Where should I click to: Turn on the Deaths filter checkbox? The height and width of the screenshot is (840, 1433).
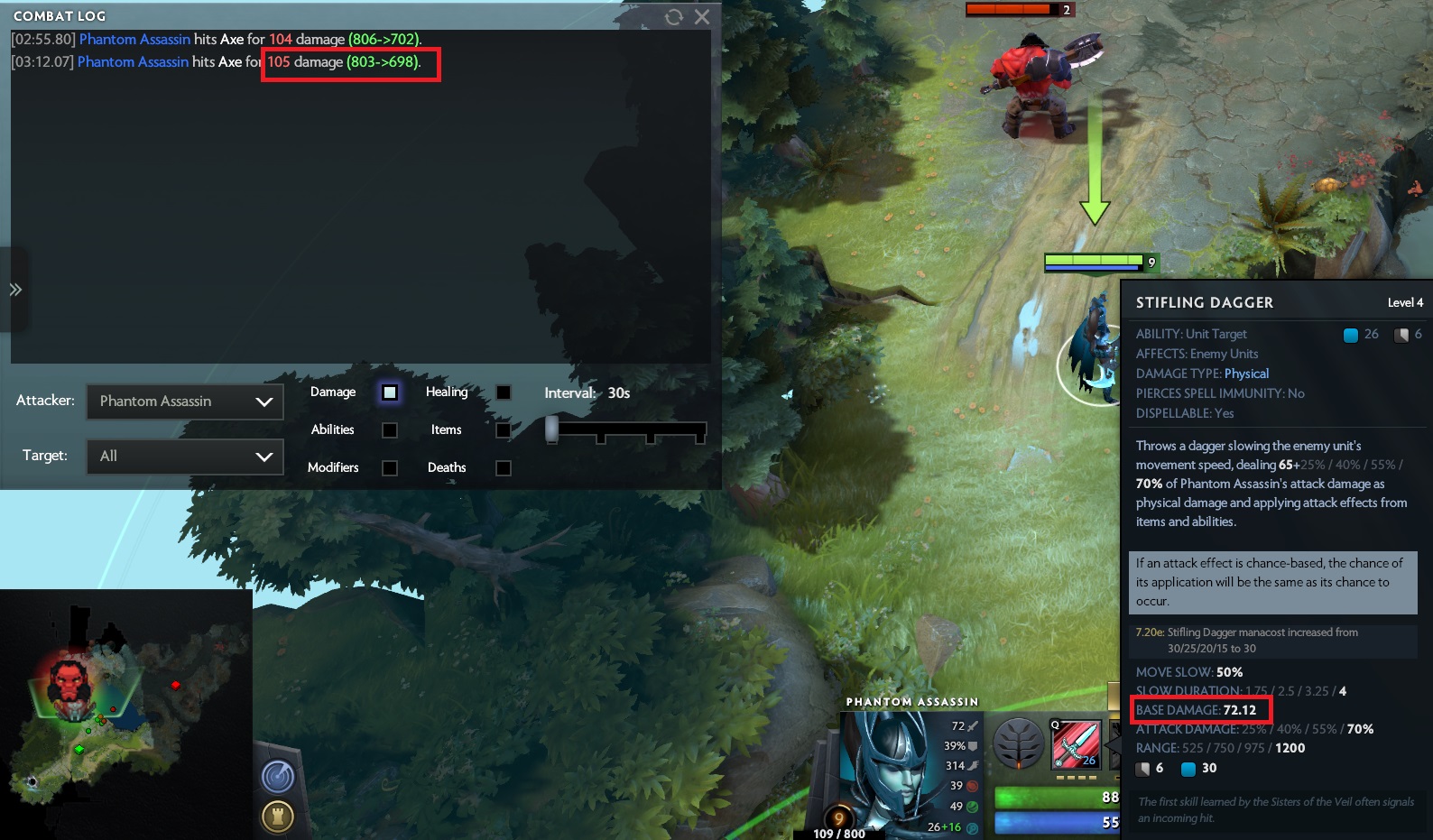tap(504, 468)
